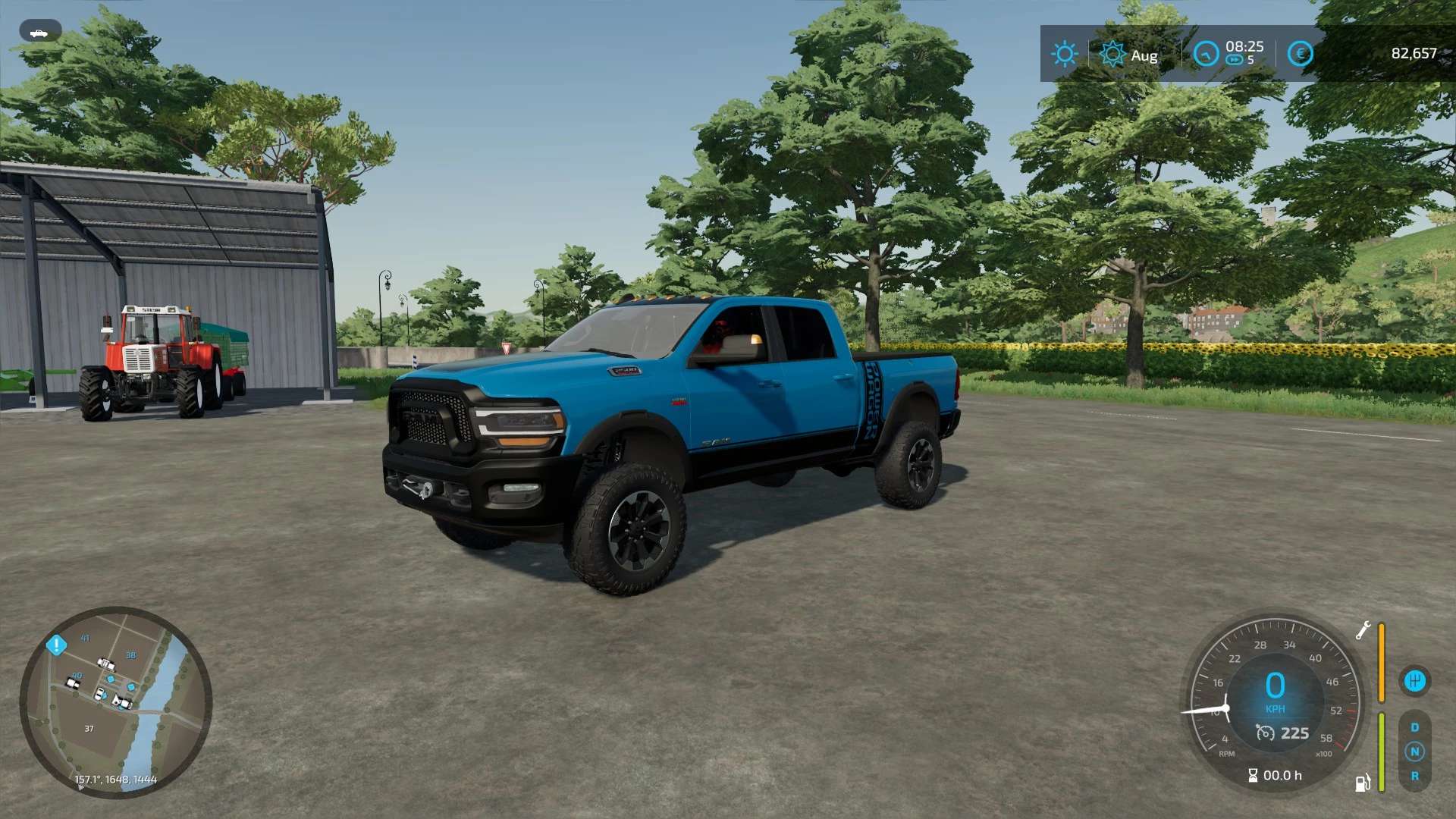Switch to Reverse (R) gear
The image size is (1456, 819).
point(1414,776)
